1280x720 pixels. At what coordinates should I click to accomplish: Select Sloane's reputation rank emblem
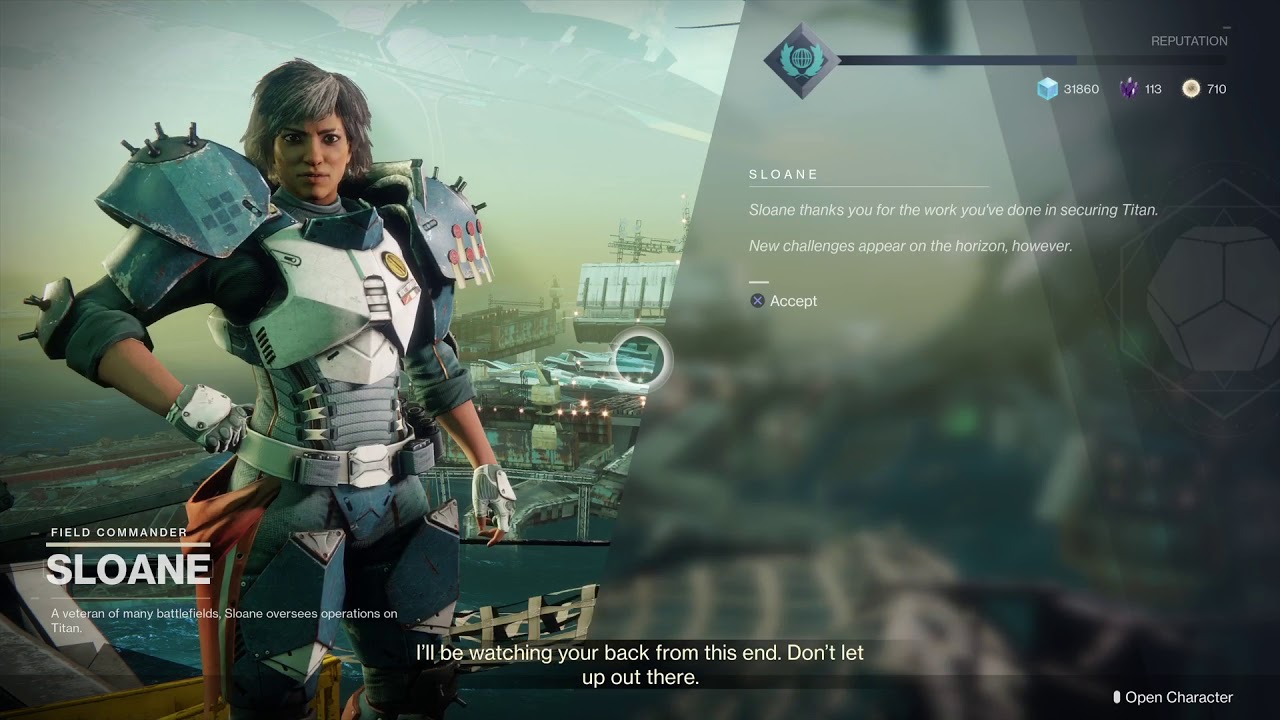[x=800, y=59]
